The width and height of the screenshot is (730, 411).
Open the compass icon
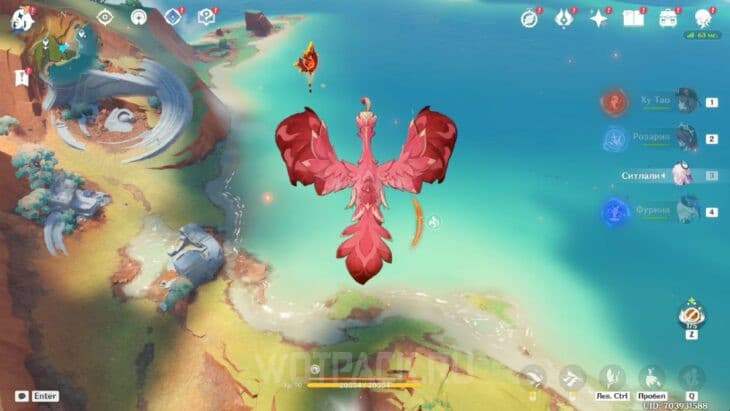(530, 18)
